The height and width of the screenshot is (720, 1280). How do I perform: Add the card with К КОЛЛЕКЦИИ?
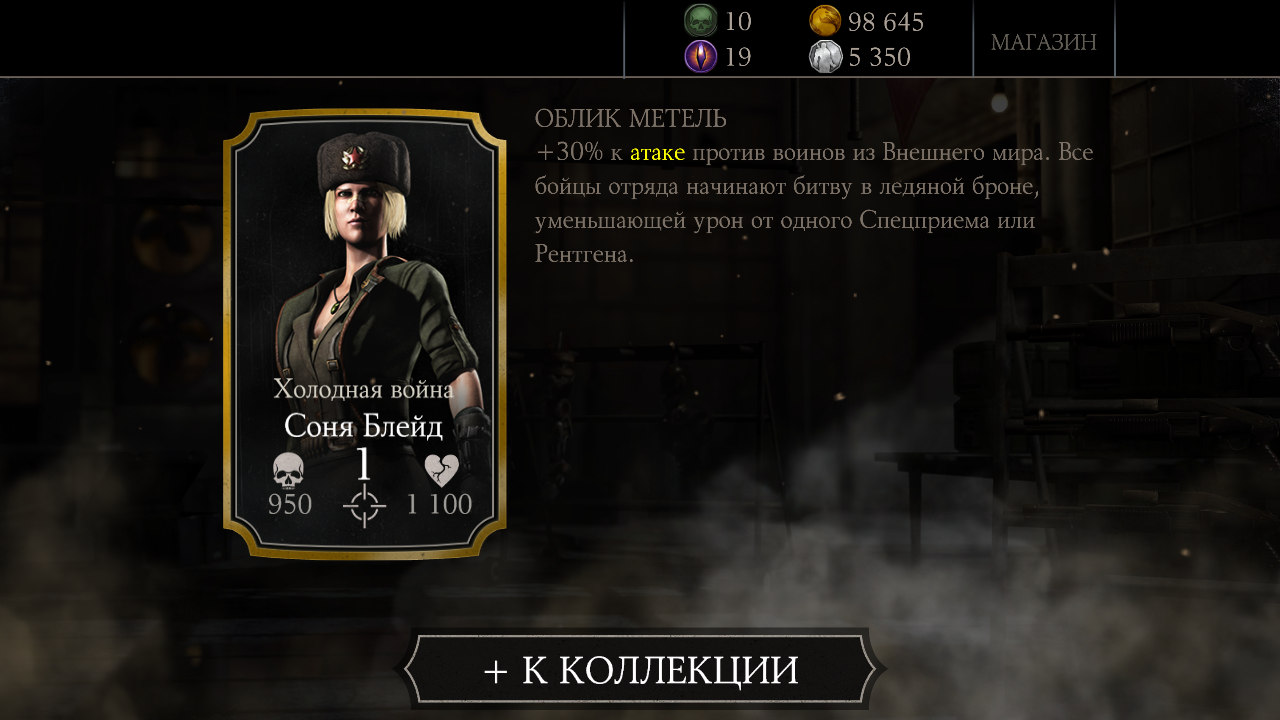click(x=640, y=670)
